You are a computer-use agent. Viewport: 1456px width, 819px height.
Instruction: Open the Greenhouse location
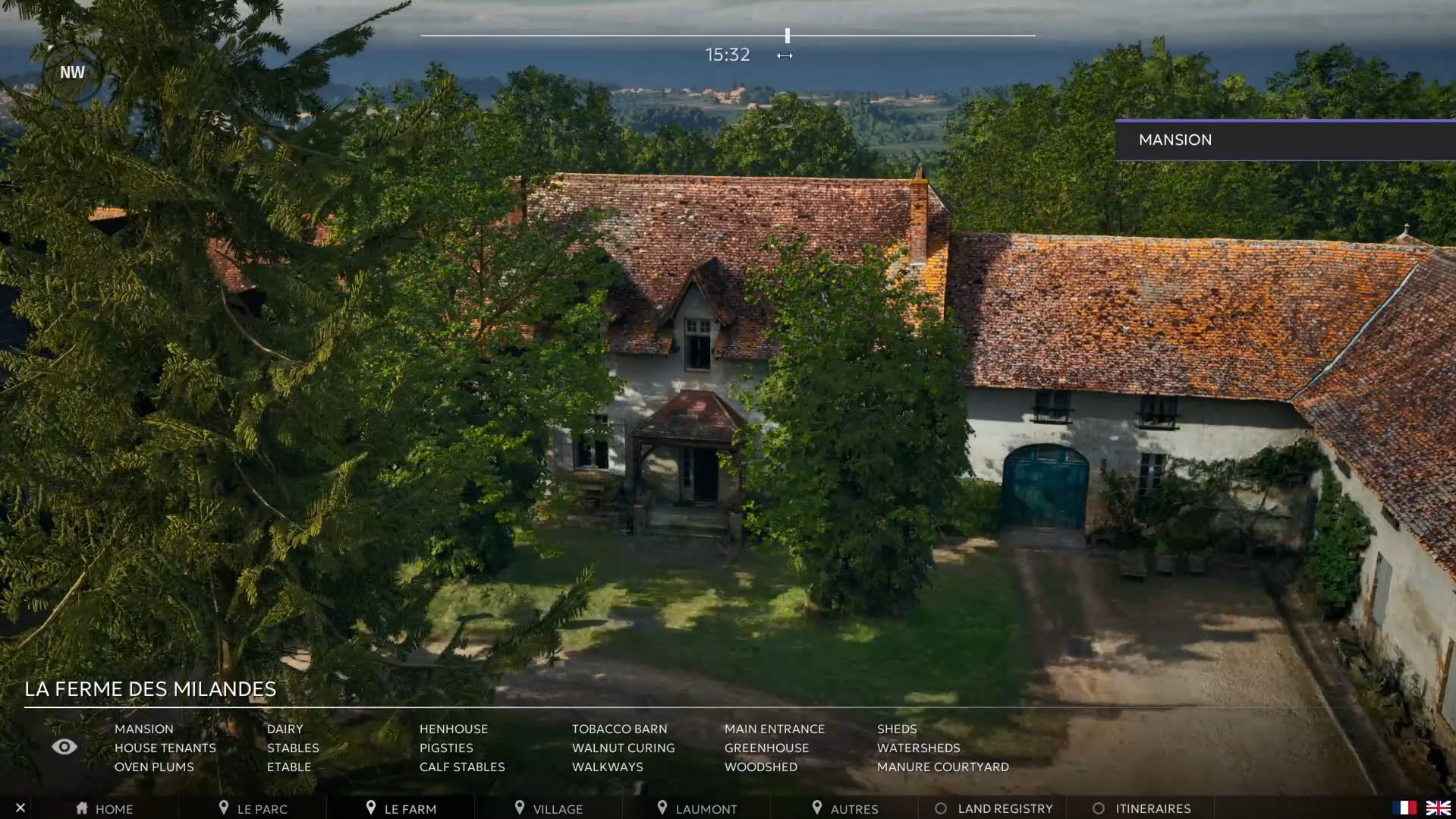(x=766, y=748)
